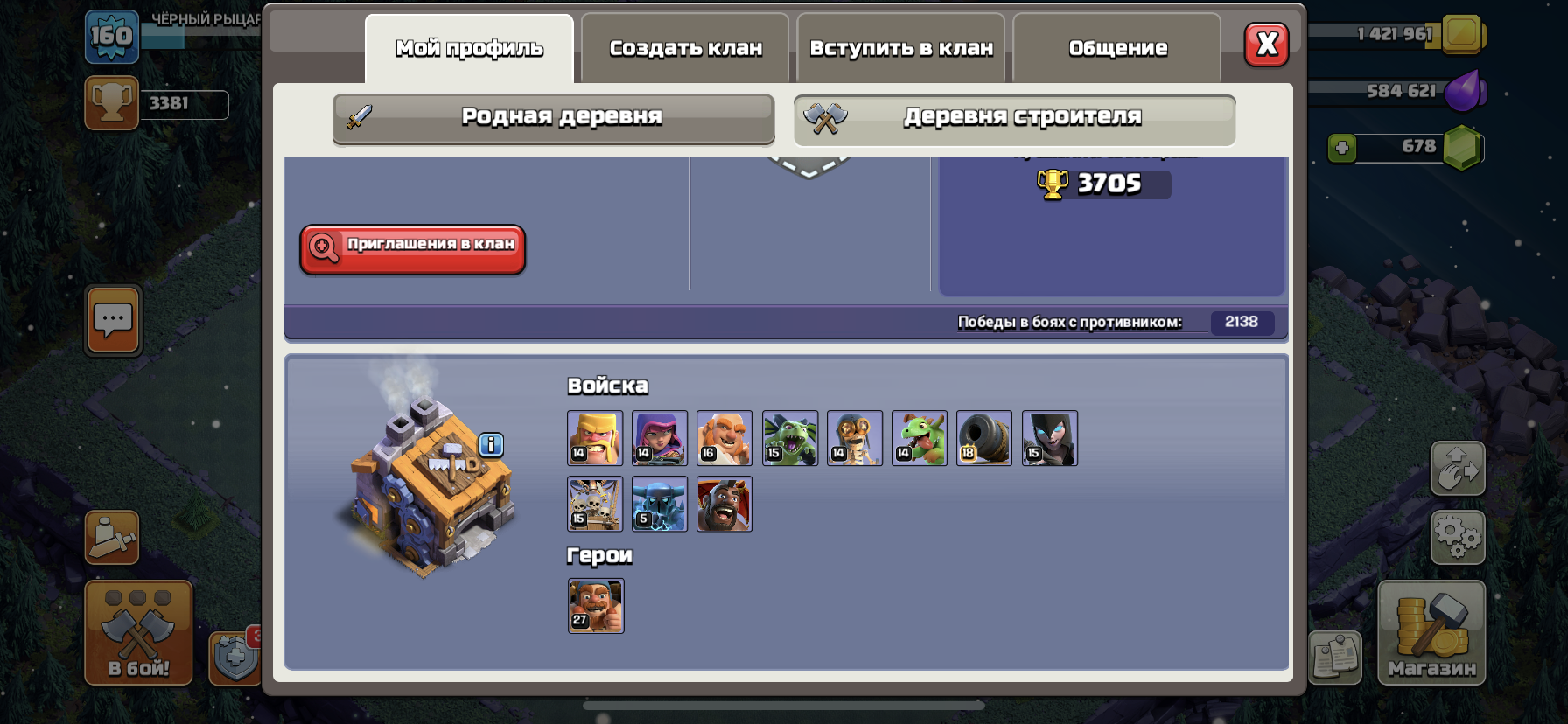Viewport: 1568px width, 724px height.
Task: Tap the Builder Hall info icon
Action: coord(491,445)
